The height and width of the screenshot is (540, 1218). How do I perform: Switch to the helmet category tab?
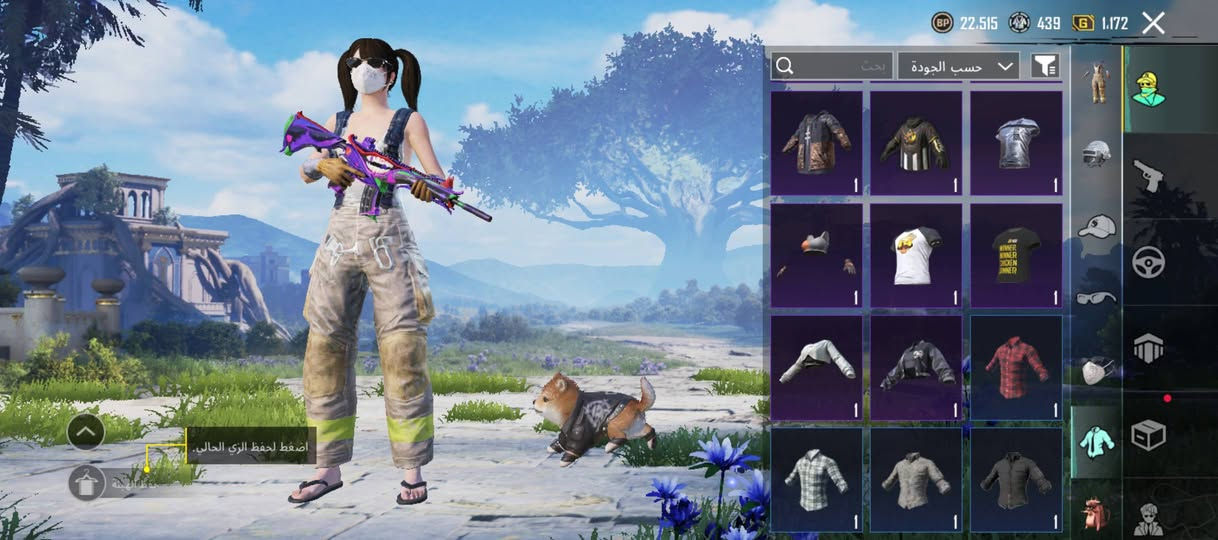(1097, 153)
